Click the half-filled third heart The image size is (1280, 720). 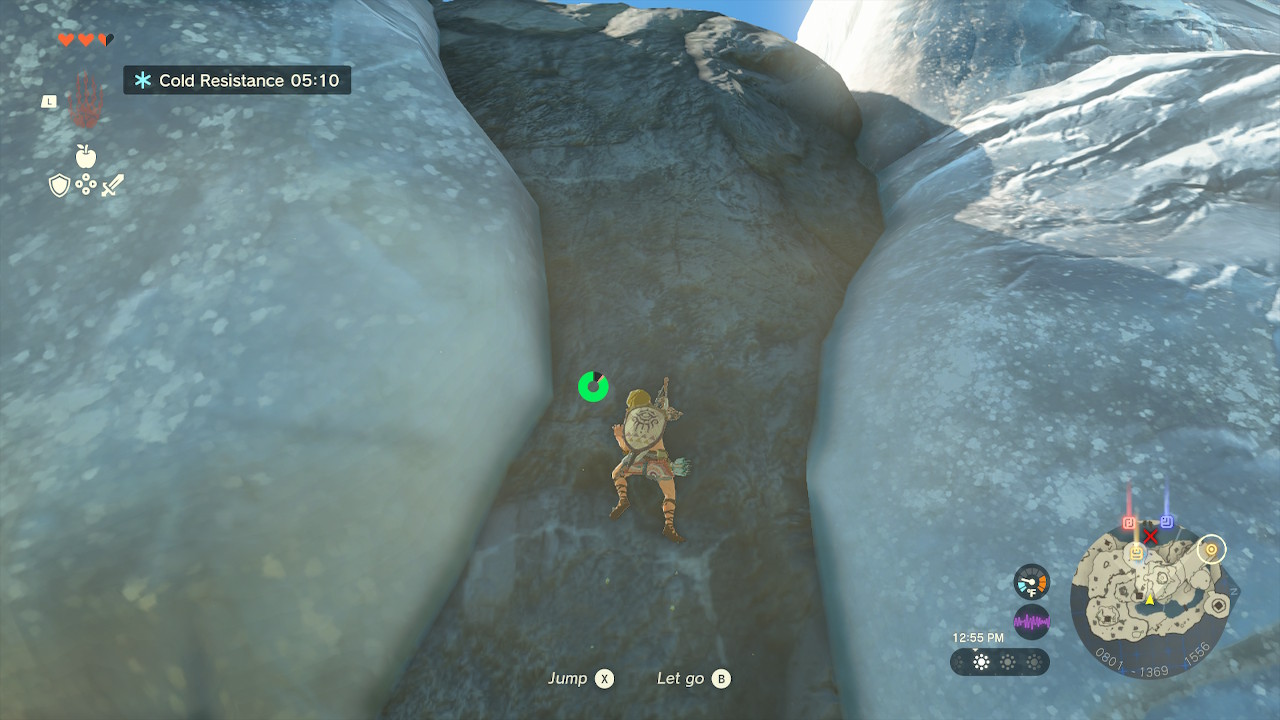[105, 40]
